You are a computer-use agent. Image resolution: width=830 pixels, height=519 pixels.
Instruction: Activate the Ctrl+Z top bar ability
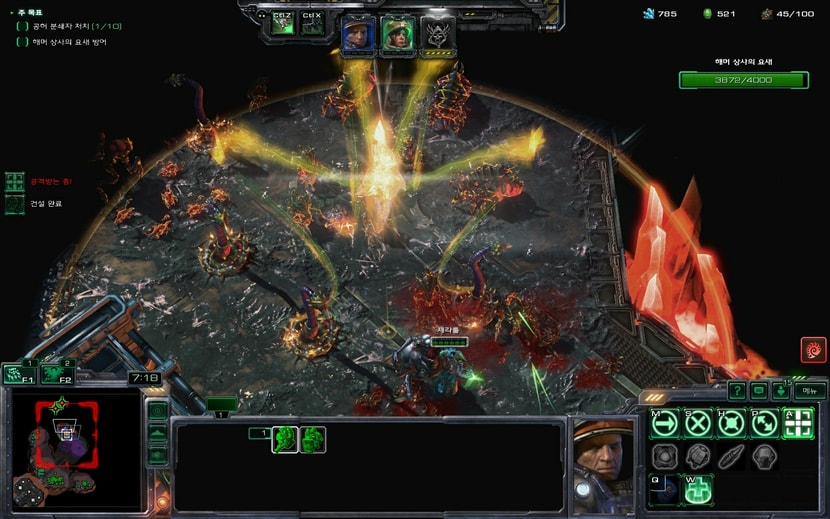point(283,26)
